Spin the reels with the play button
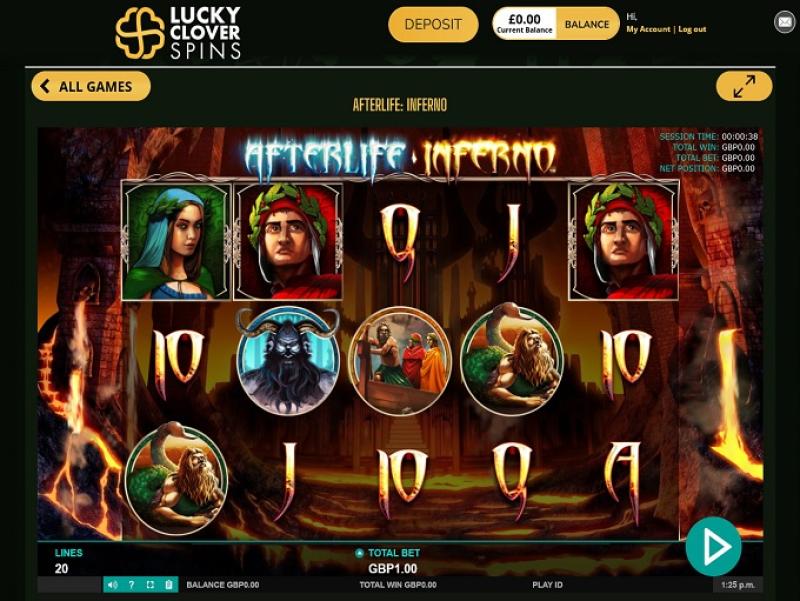Screen dimensions: 800x601 click(713, 546)
